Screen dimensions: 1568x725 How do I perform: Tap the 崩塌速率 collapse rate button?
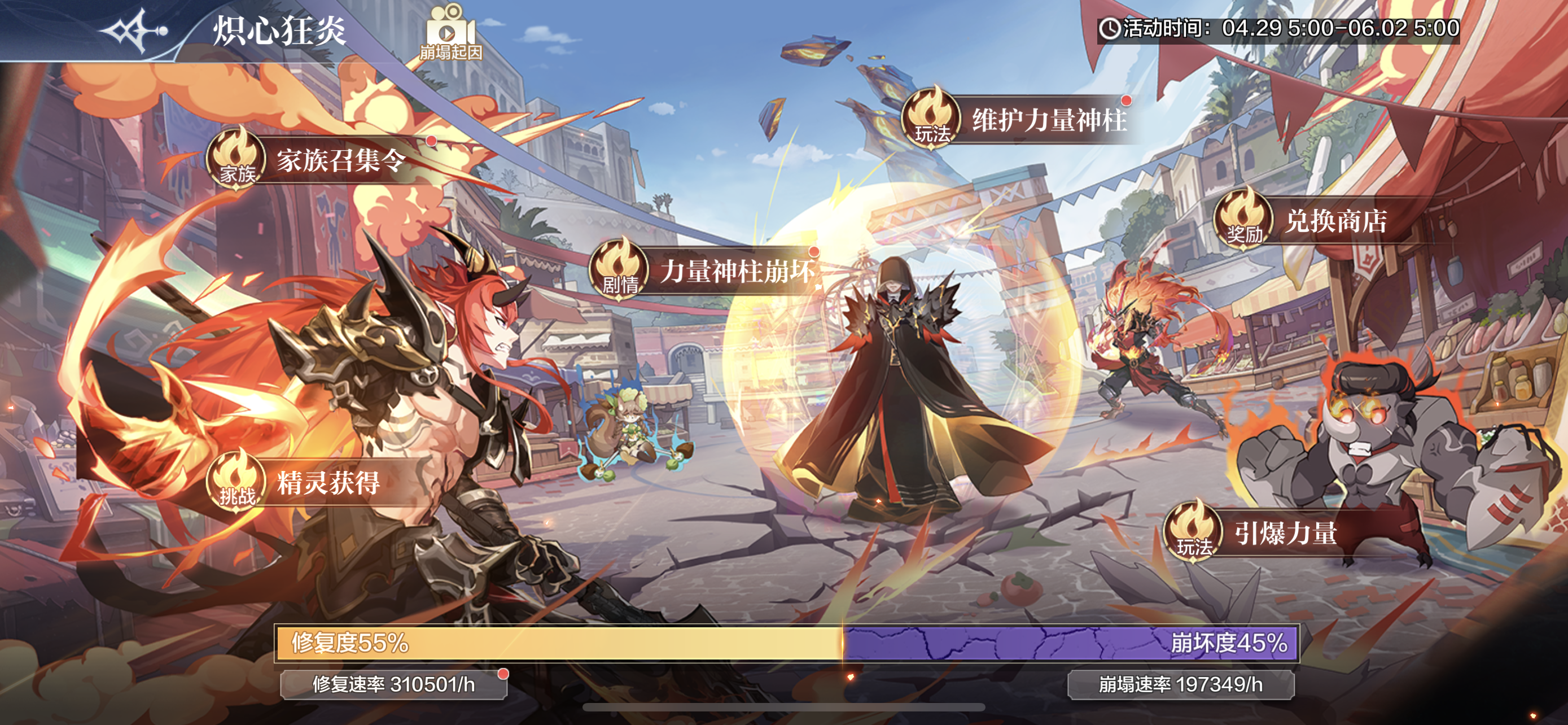(1180, 685)
